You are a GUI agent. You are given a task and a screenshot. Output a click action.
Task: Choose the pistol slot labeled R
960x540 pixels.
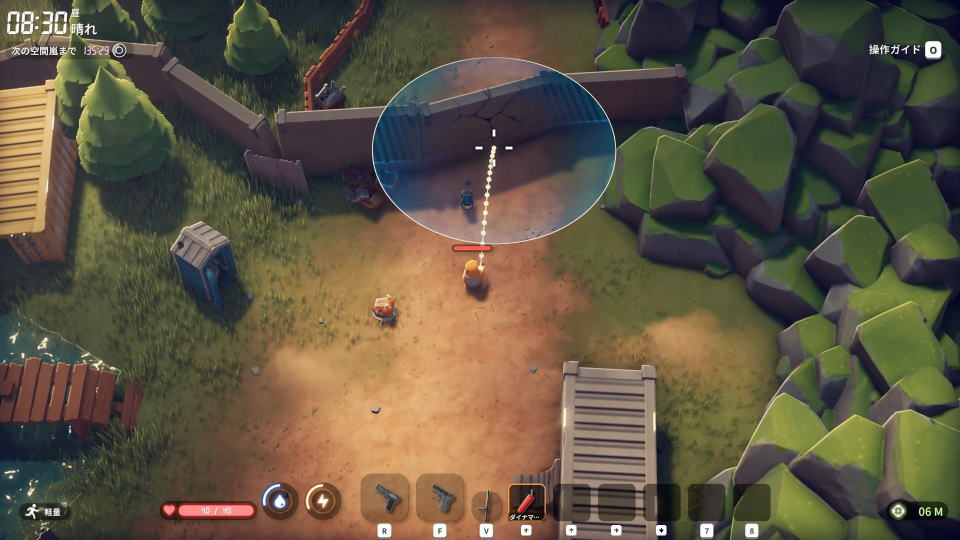coord(385,498)
